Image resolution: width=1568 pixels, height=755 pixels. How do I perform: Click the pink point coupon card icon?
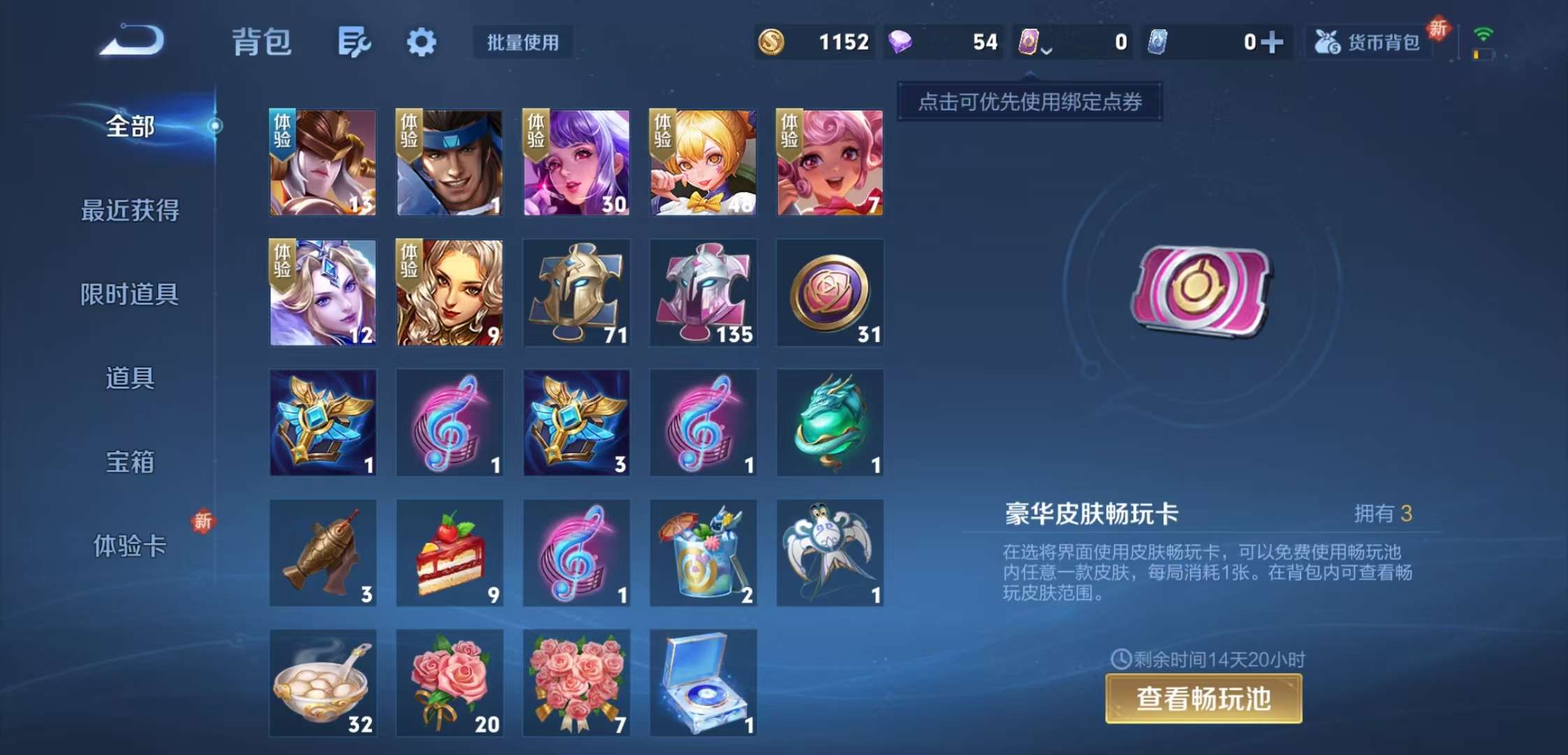click(1028, 42)
